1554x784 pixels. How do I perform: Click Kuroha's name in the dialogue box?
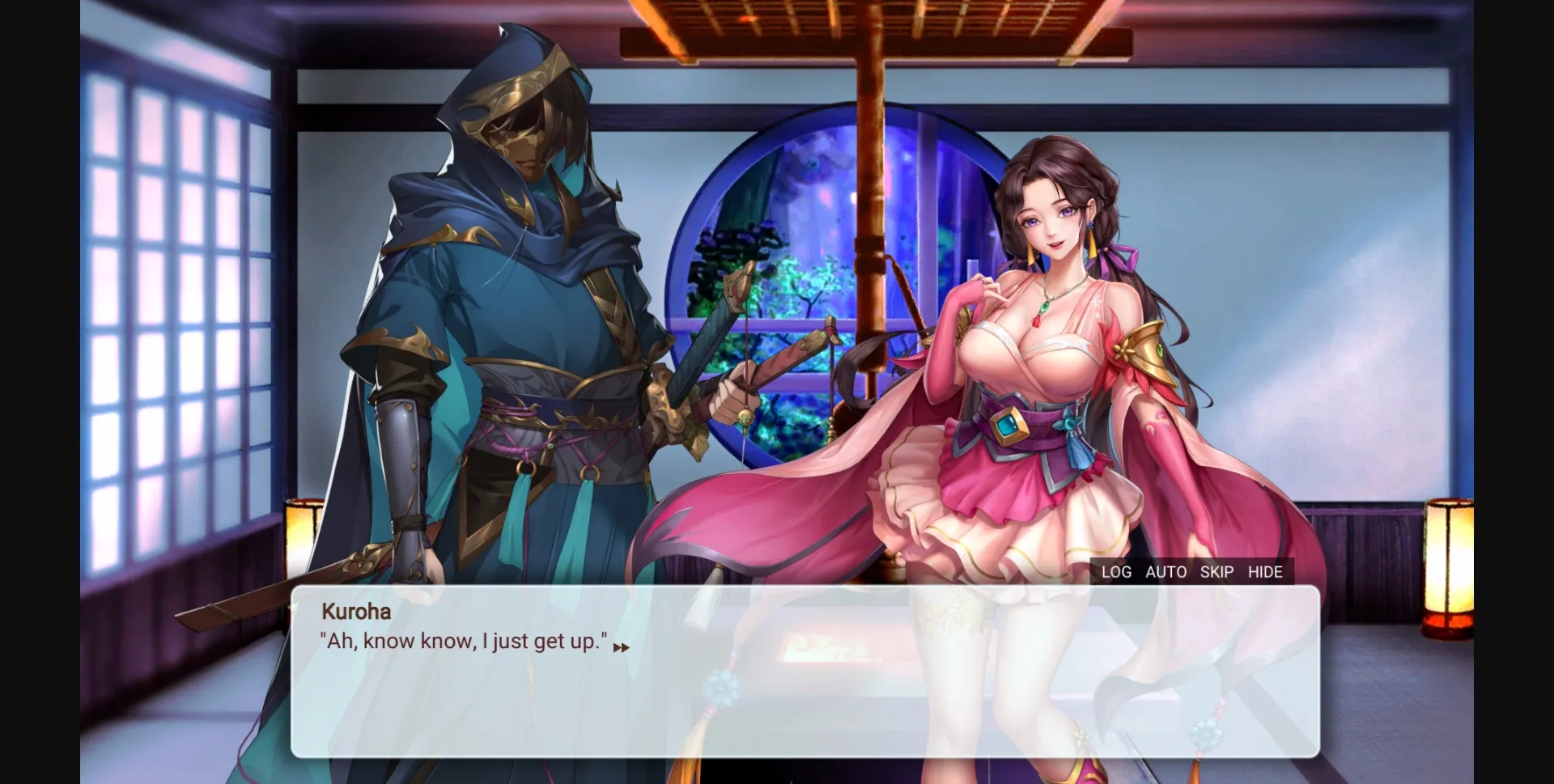click(355, 612)
